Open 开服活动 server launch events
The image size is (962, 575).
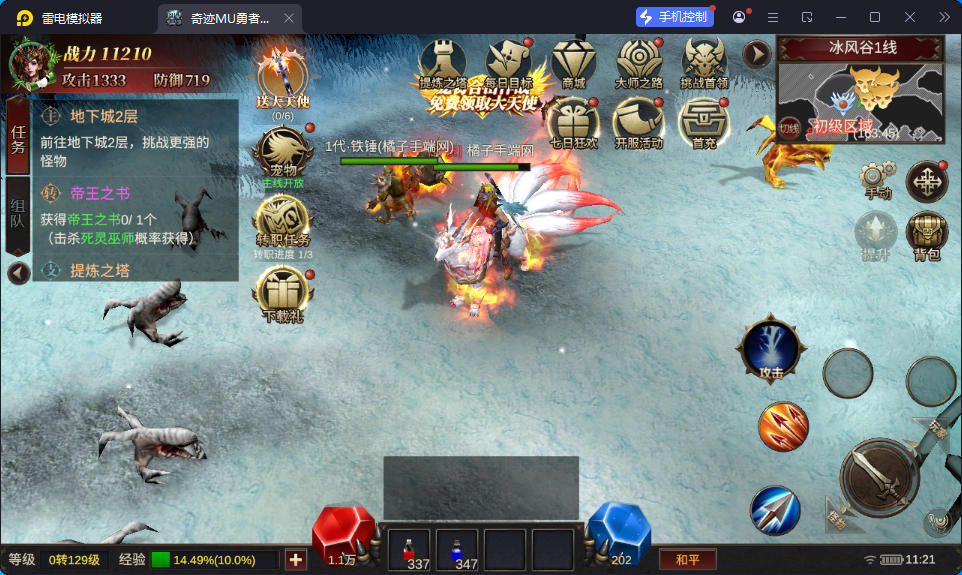tap(638, 124)
